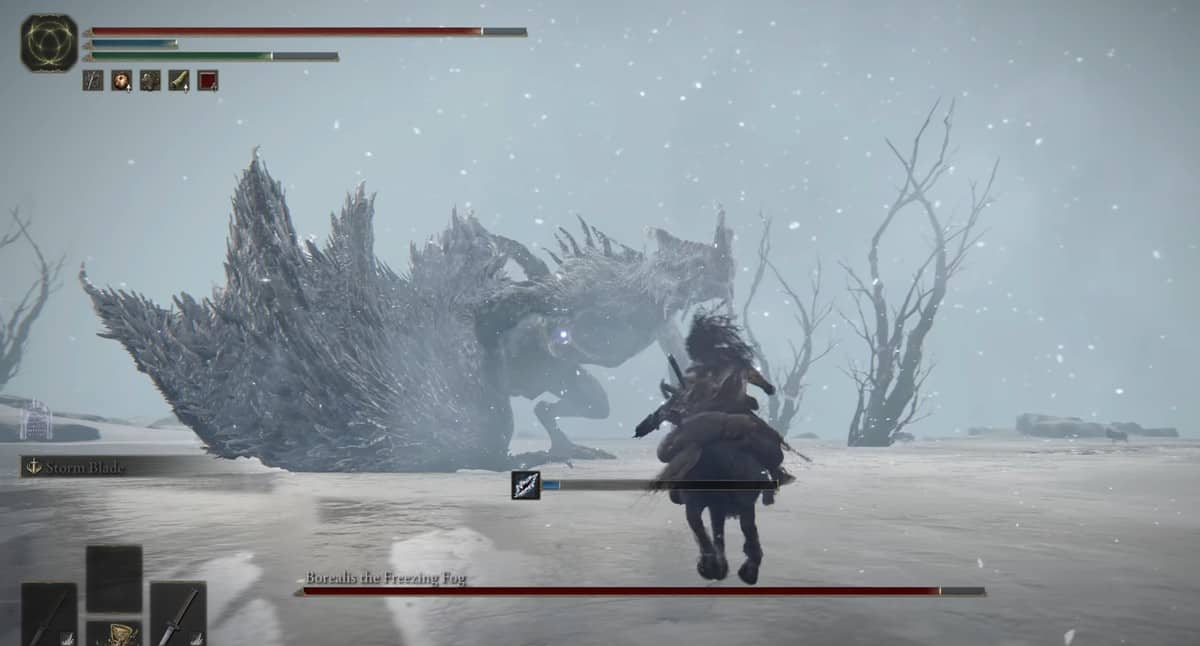Screen dimensions: 1200x646
Task: Click the round orange buff status icon
Action: (x=121, y=81)
